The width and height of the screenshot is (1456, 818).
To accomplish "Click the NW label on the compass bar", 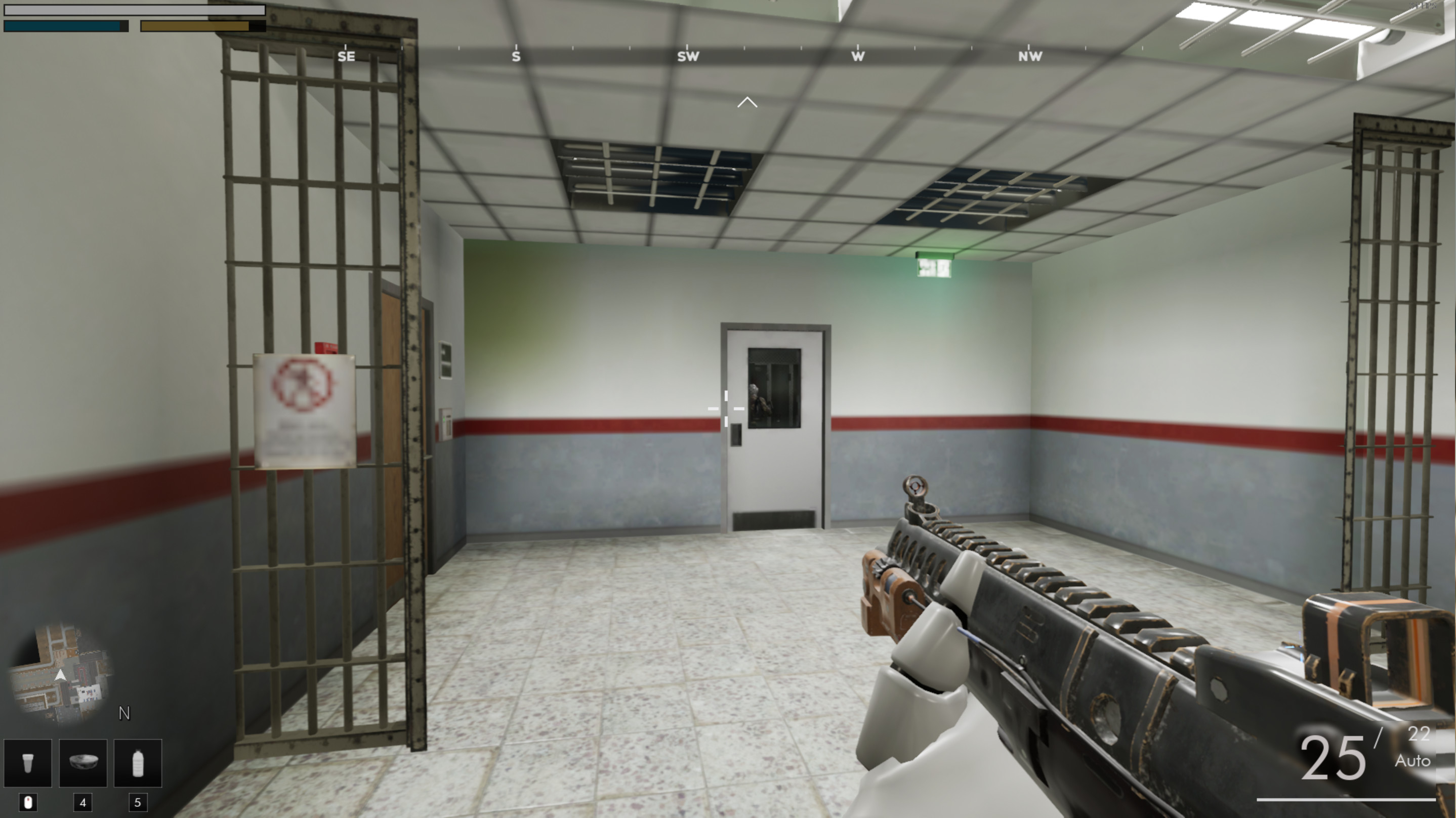I will click(1031, 56).
